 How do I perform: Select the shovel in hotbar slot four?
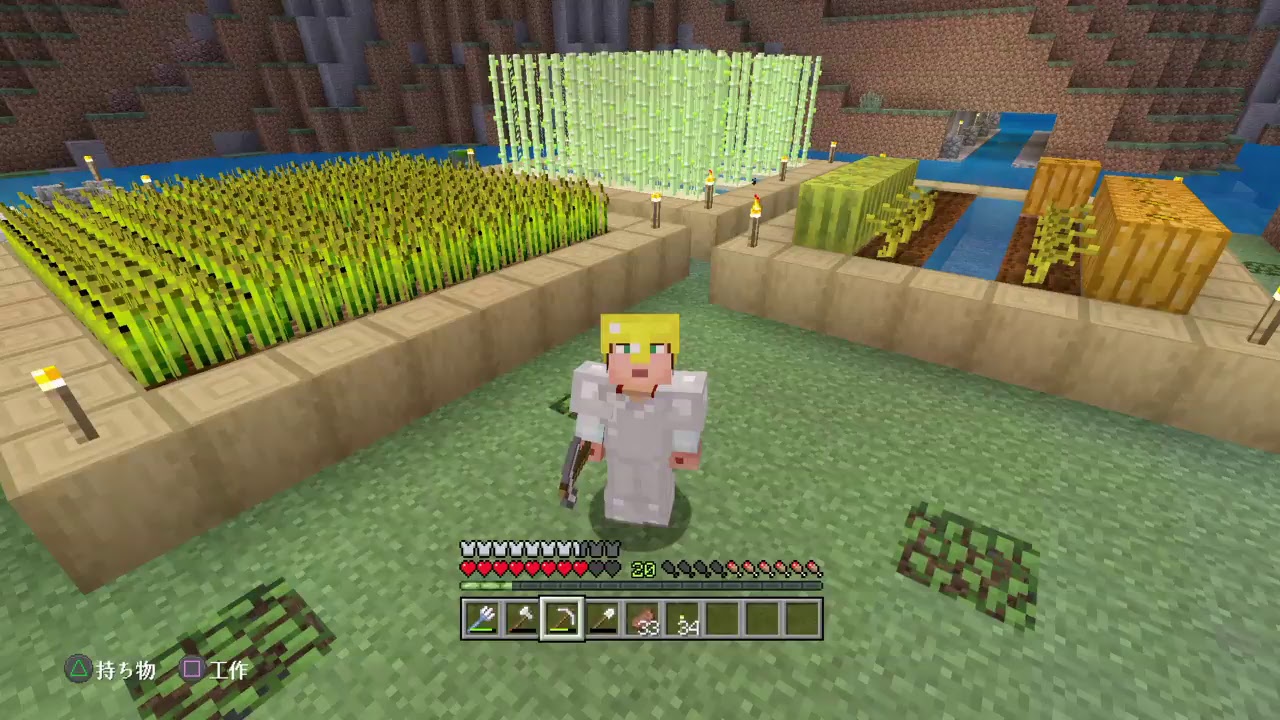point(601,620)
